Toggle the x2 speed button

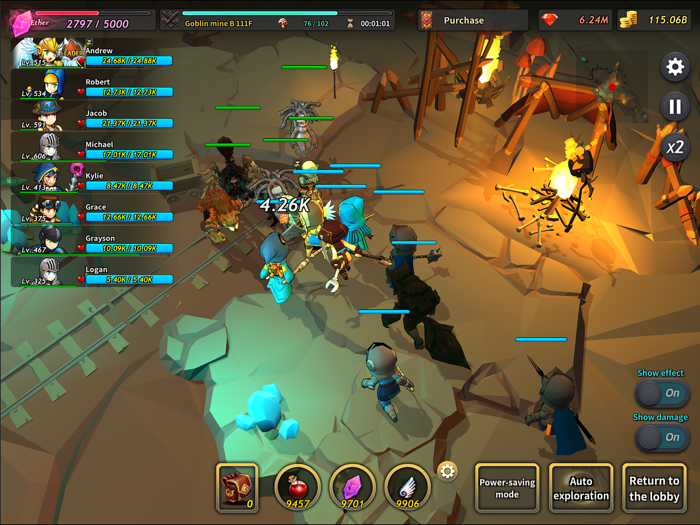pos(675,147)
